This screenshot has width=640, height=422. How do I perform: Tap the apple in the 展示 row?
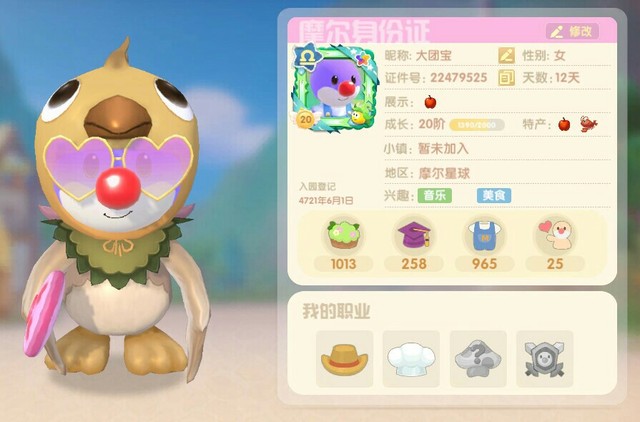[x=431, y=101]
